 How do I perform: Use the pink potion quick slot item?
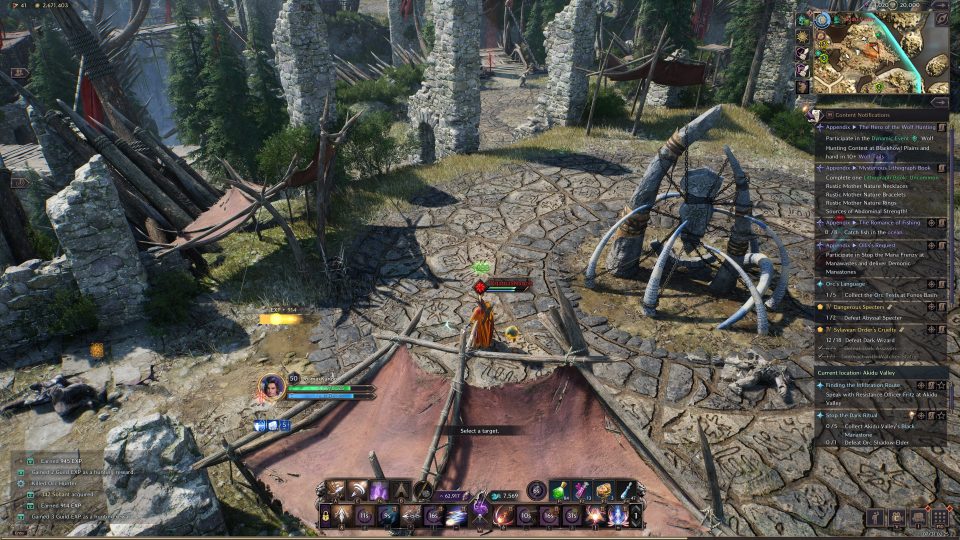(x=582, y=490)
